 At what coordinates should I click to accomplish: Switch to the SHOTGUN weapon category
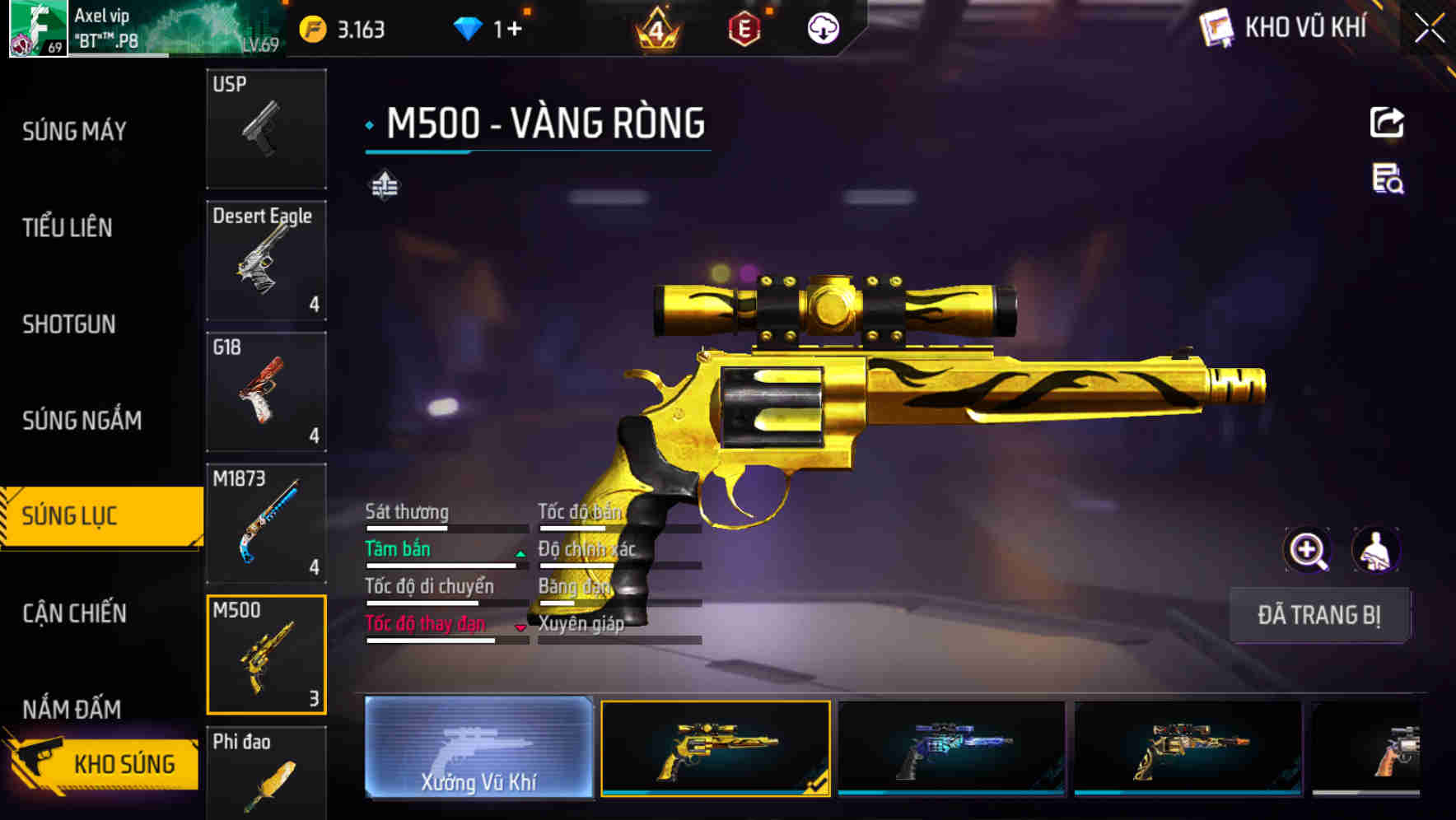point(68,324)
